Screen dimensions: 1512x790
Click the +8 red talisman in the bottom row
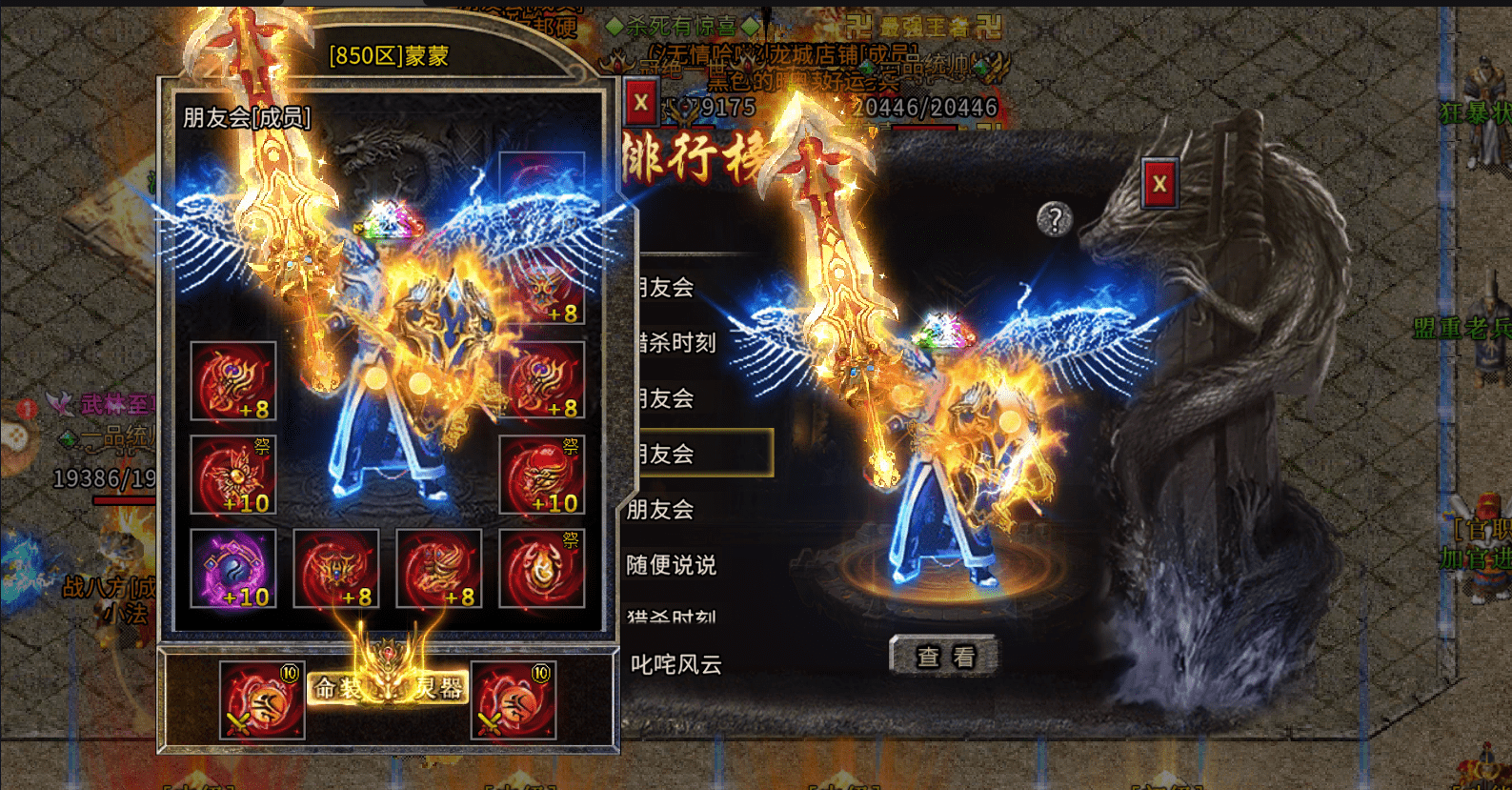pos(336,568)
